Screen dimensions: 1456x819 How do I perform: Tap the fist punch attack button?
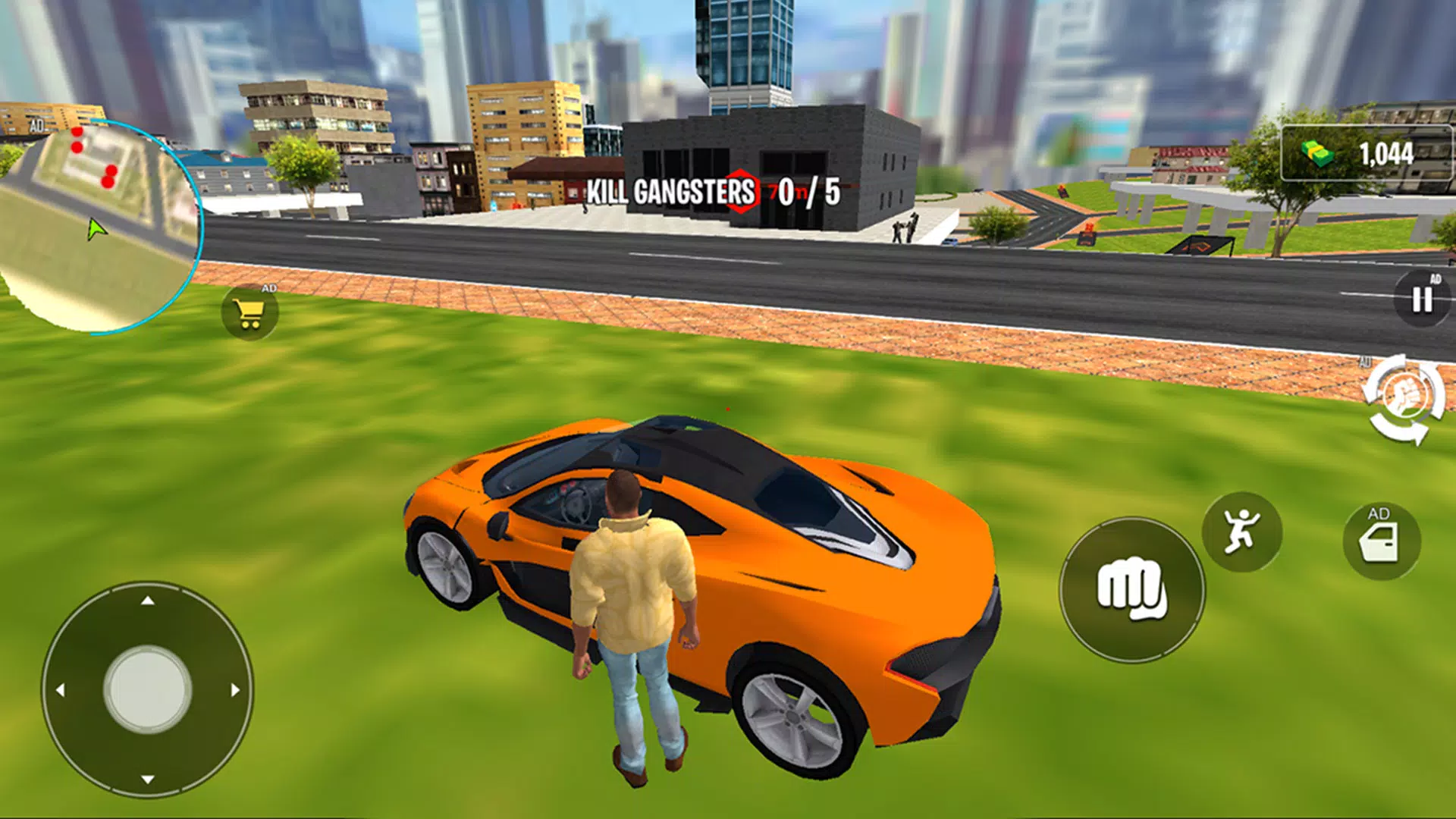click(1131, 589)
